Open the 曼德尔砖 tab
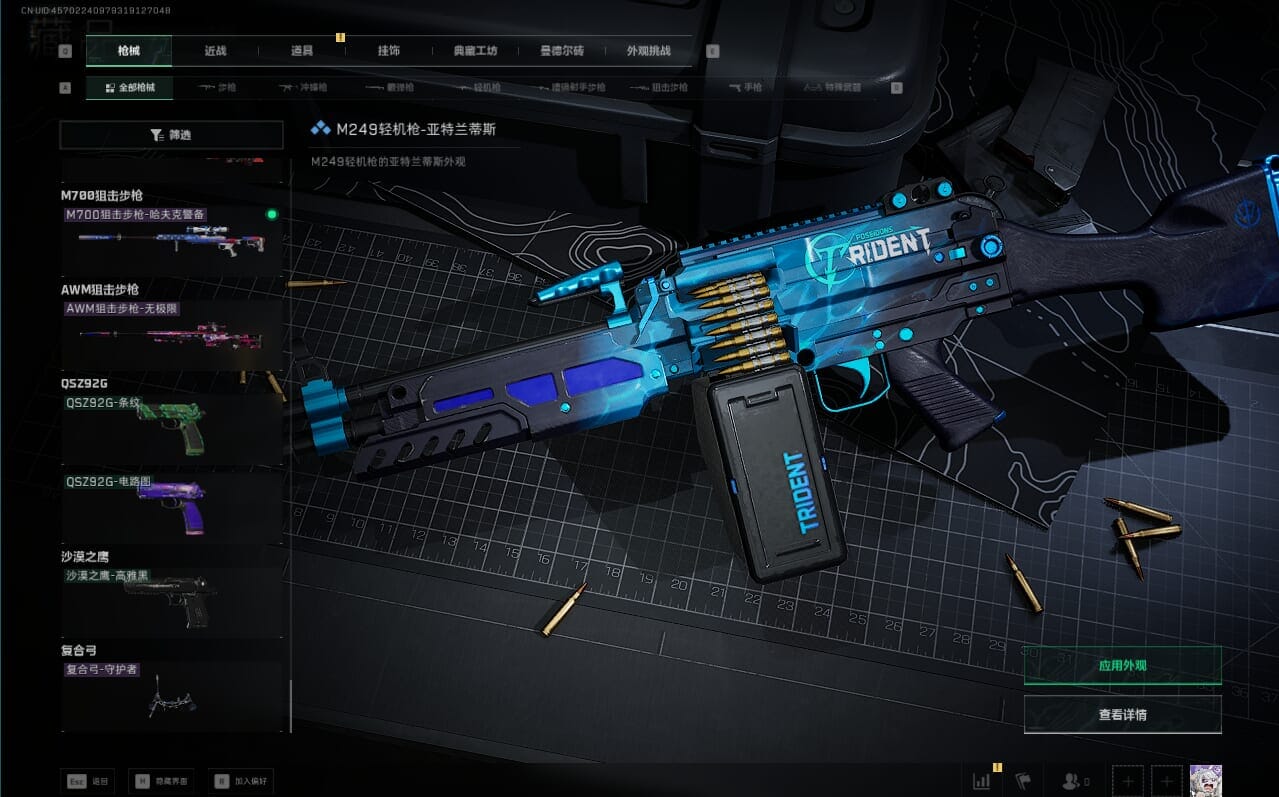 point(562,51)
